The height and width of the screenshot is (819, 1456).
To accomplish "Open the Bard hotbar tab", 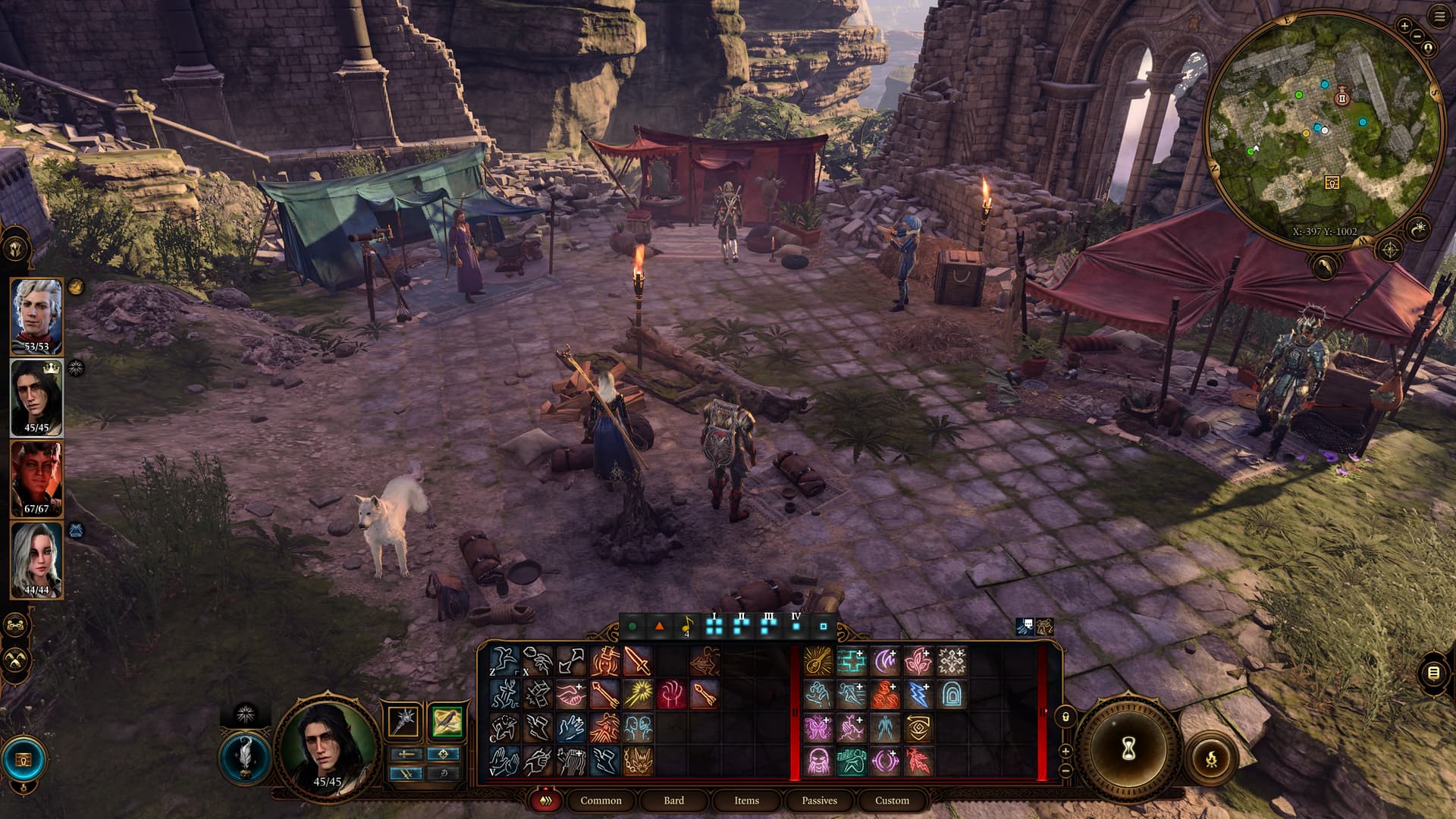I will pyautogui.click(x=673, y=800).
